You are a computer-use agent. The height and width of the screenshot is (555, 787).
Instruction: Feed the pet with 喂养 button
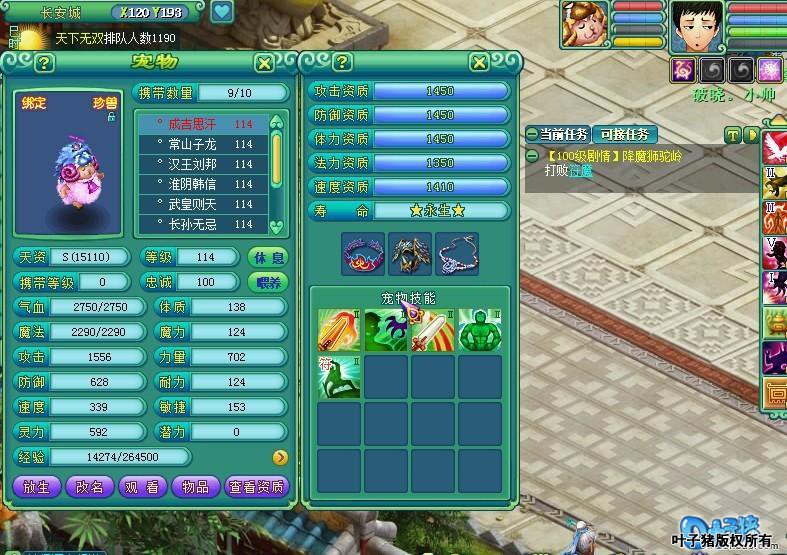[x=267, y=282]
